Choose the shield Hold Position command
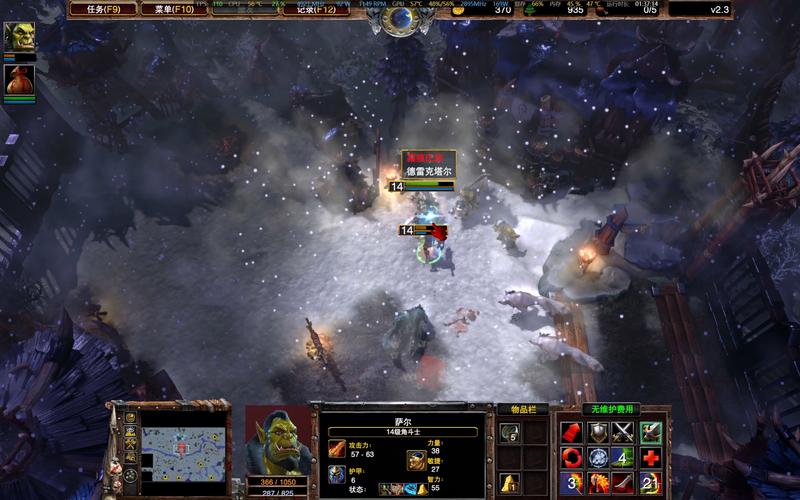The height and width of the screenshot is (500, 800). [x=598, y=432]
